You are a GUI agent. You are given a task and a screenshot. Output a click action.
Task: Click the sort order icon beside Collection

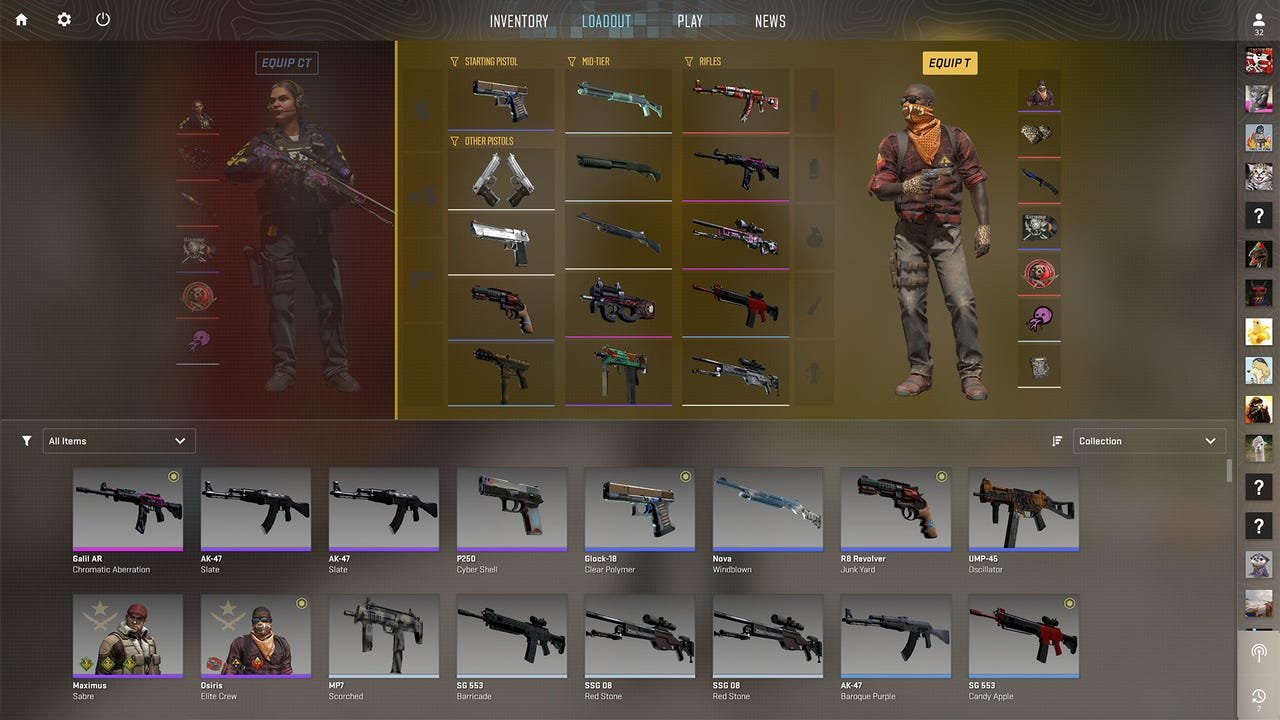1058,440
